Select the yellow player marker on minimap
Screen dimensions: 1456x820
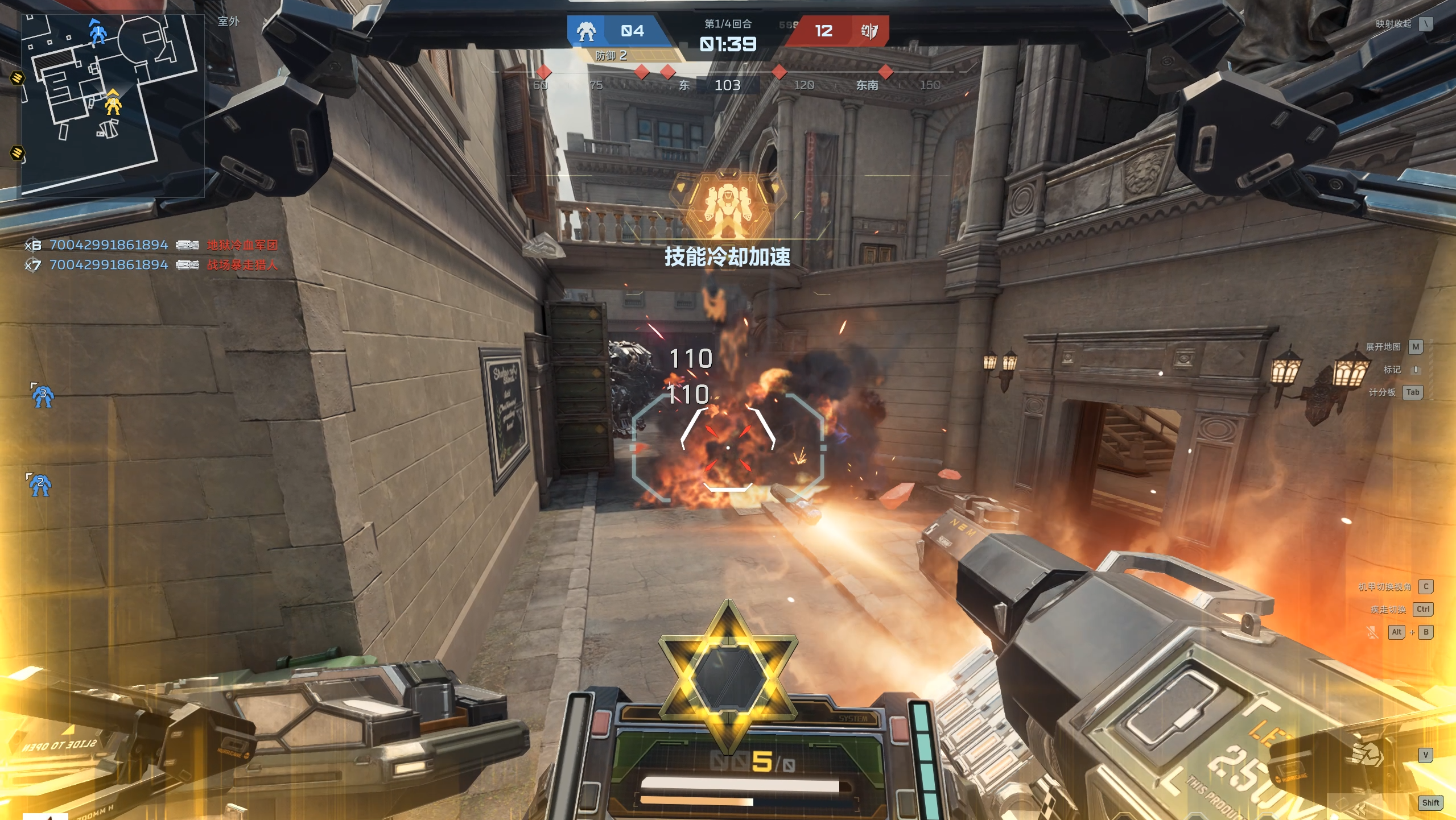[113, 104]
